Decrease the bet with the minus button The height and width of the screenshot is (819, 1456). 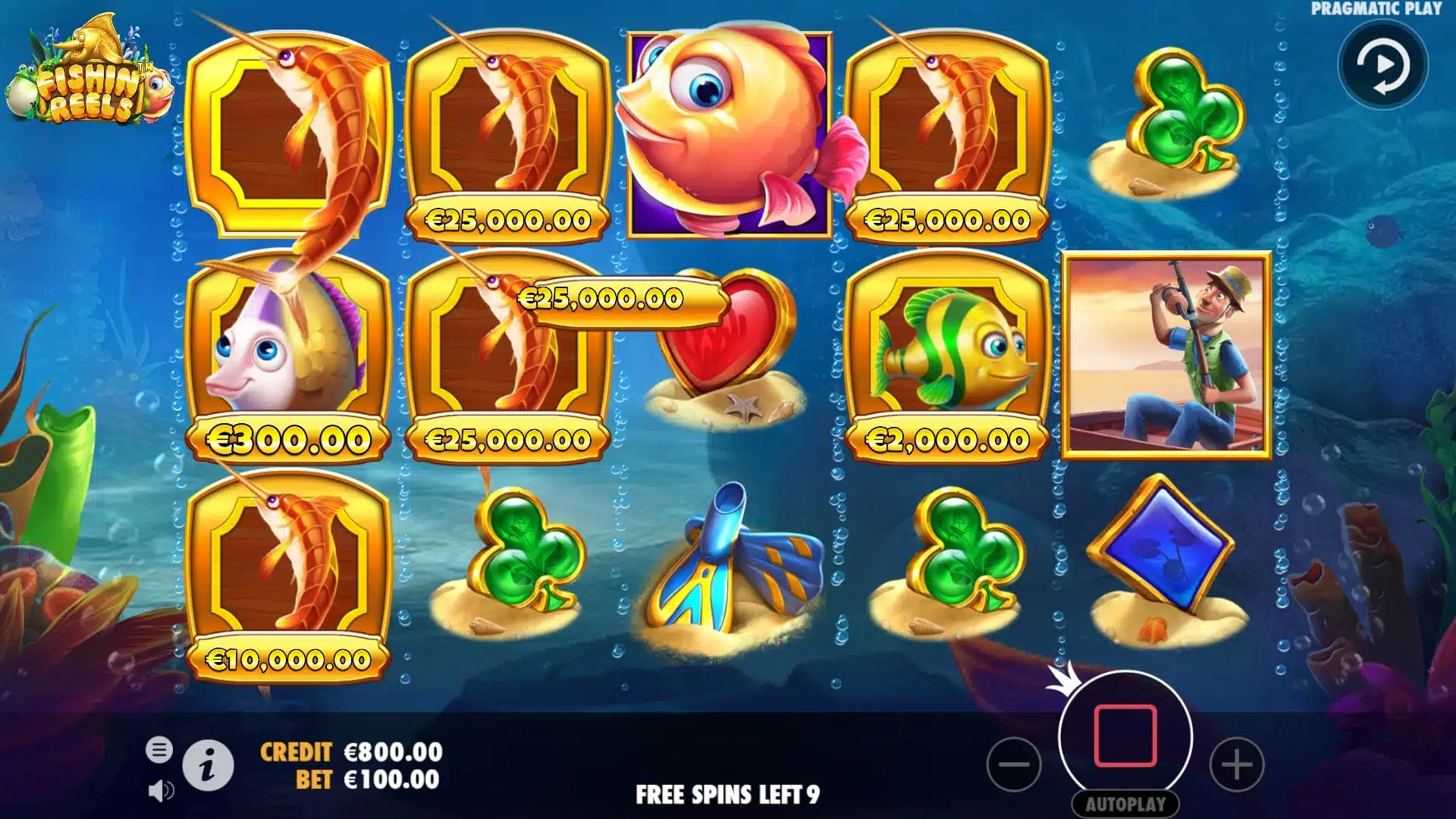1014,764
